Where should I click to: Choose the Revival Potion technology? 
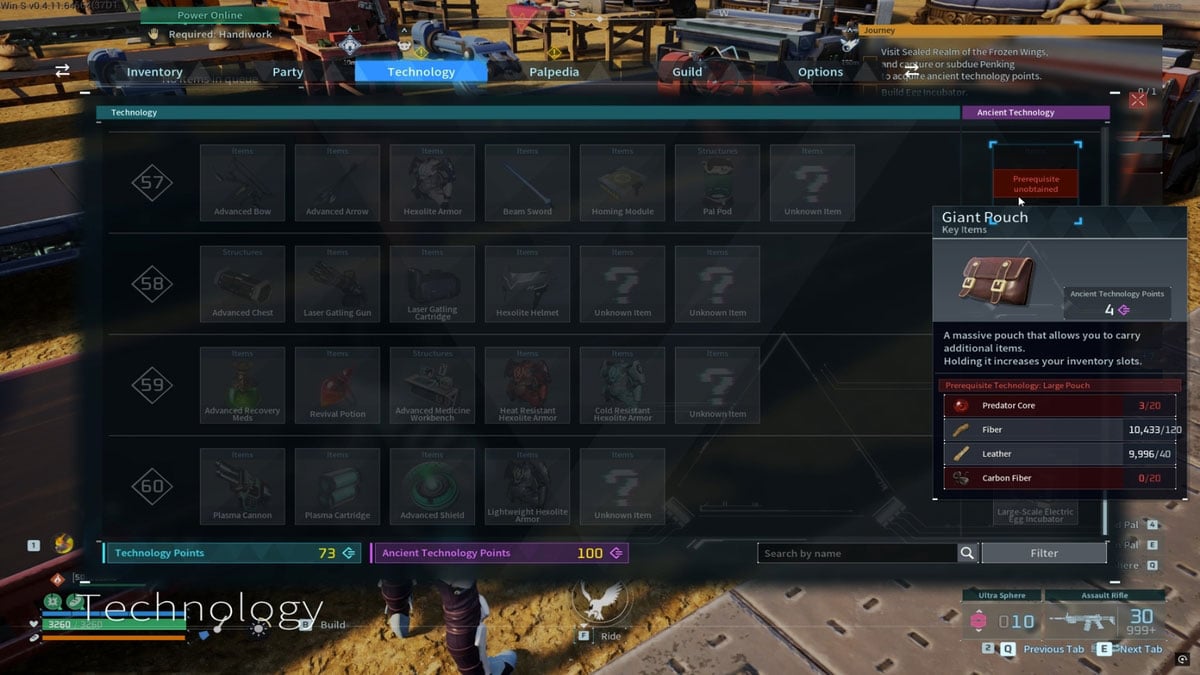[x=337, y=385]
